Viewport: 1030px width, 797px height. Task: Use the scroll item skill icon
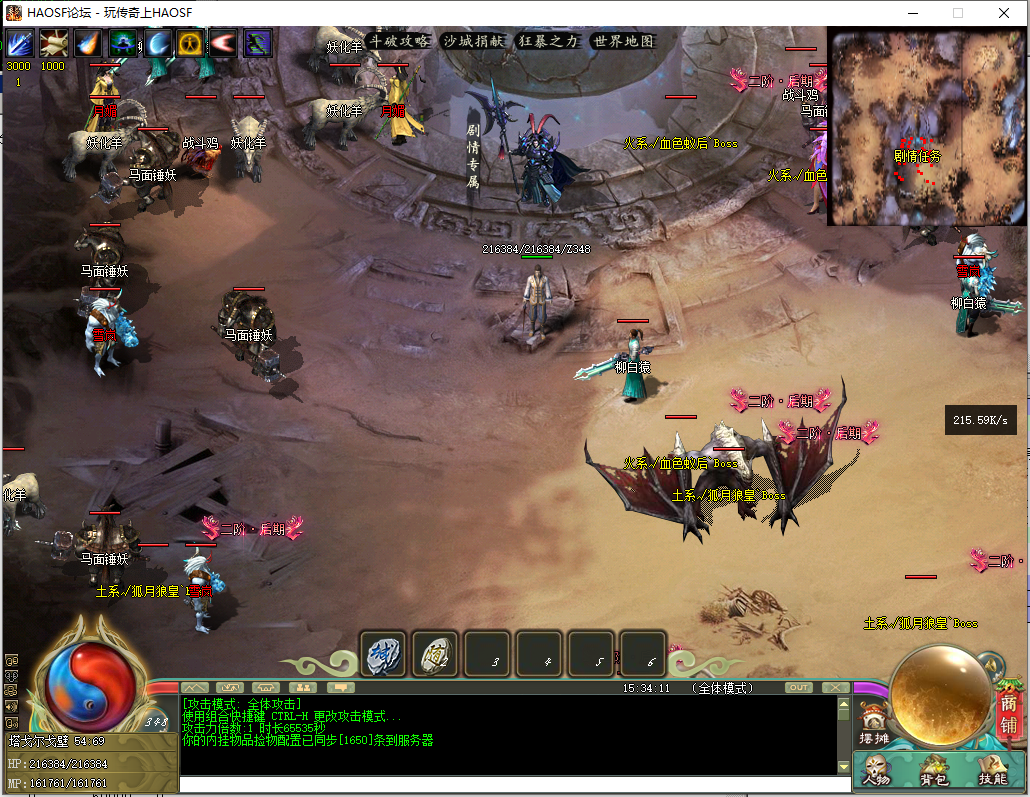(x=52, y=43)
